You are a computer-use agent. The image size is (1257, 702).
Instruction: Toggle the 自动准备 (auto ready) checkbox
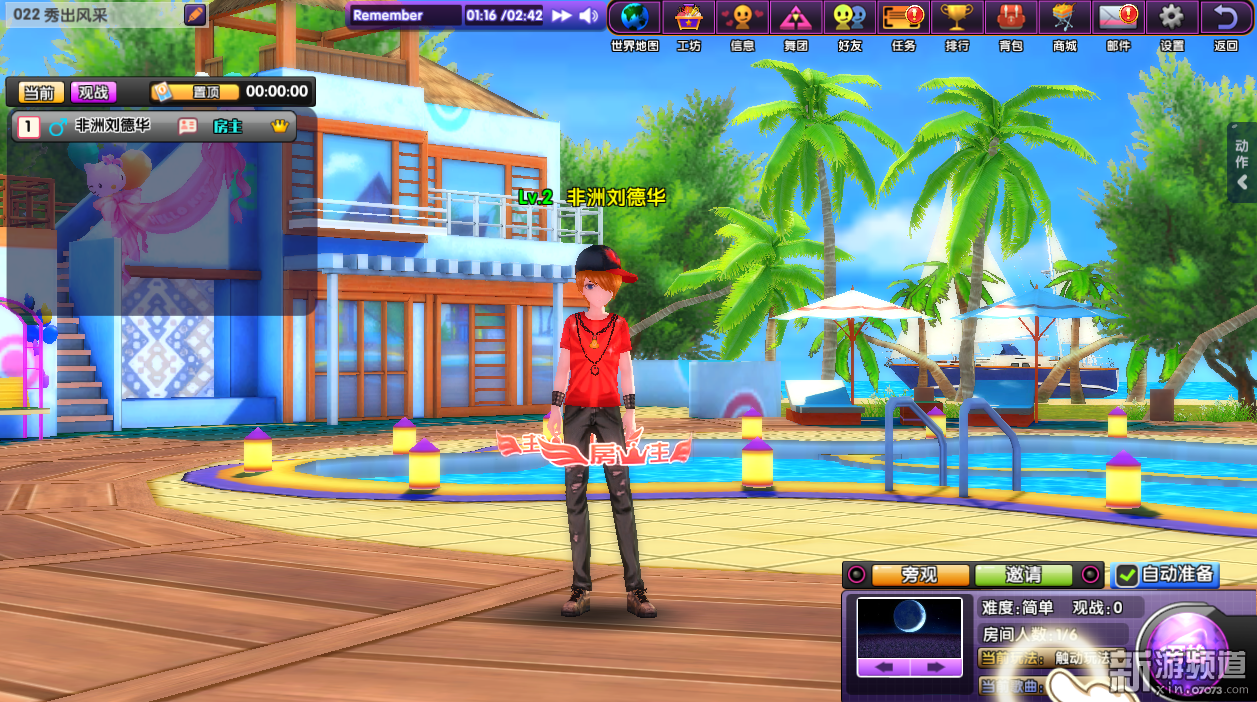tap(1129, 575)
